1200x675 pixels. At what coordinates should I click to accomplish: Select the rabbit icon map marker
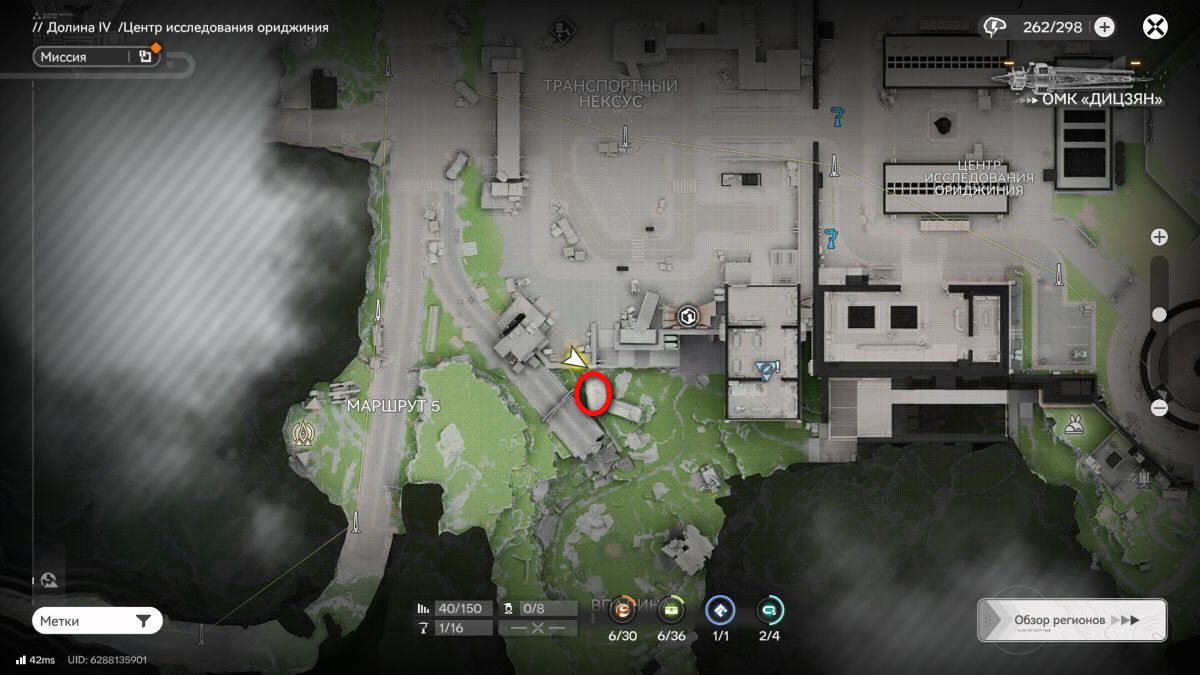click(1075, 423)
